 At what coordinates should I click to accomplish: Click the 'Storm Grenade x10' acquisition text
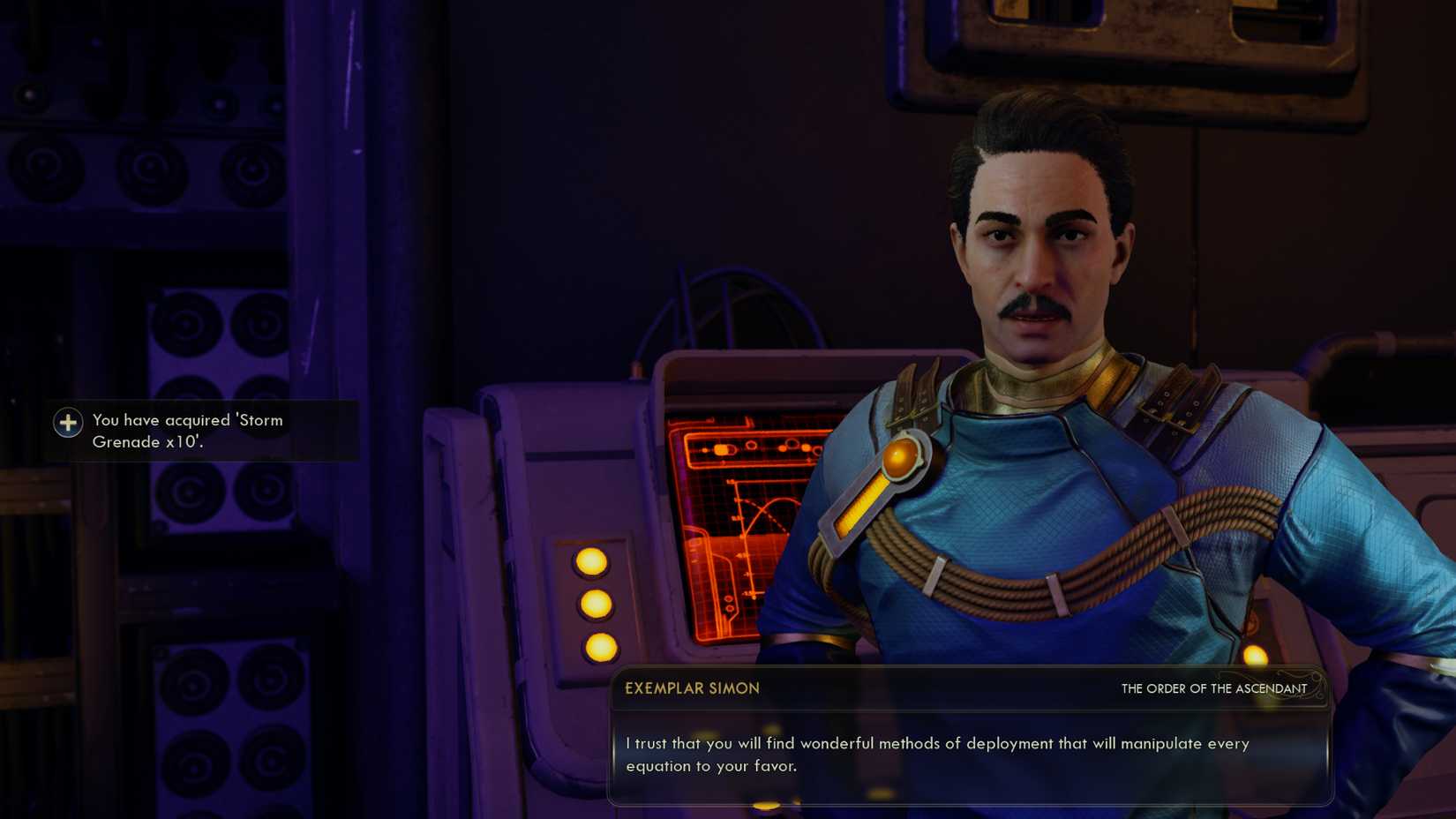point(188,431)
